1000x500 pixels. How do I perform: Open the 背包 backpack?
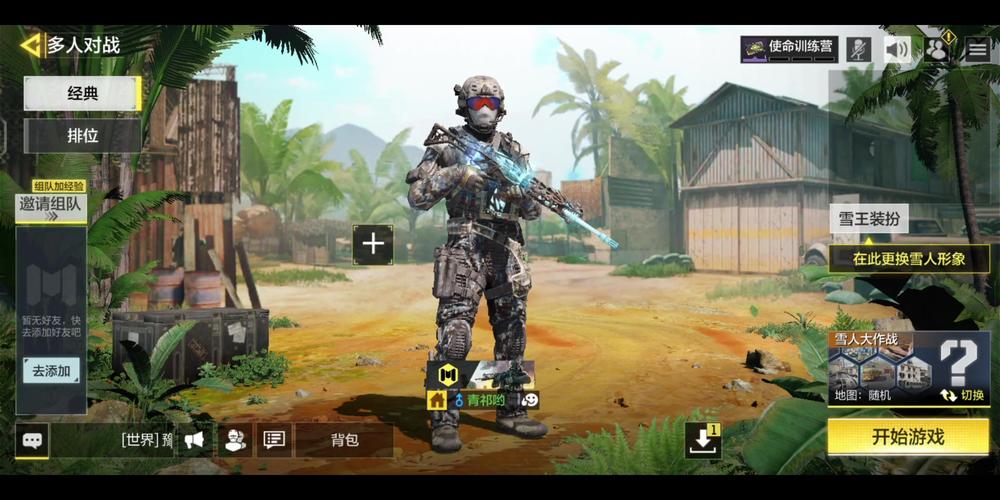pyautogui.click(x=344, y=439)
